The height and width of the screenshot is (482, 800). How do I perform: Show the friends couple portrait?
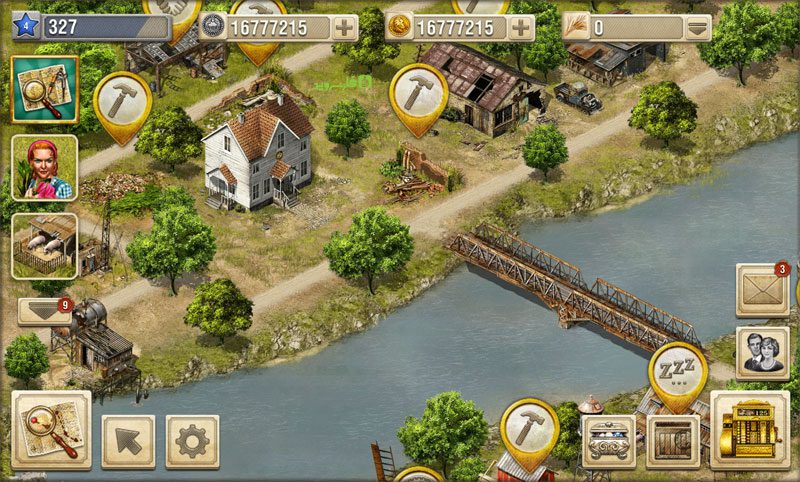click(x=762, y=352)
